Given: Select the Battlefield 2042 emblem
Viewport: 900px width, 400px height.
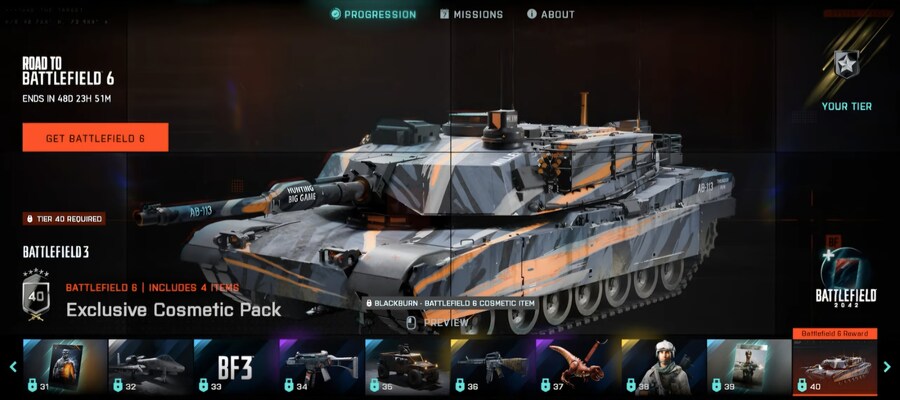Looking at the screenshot, I should click(x=845, y=277).
